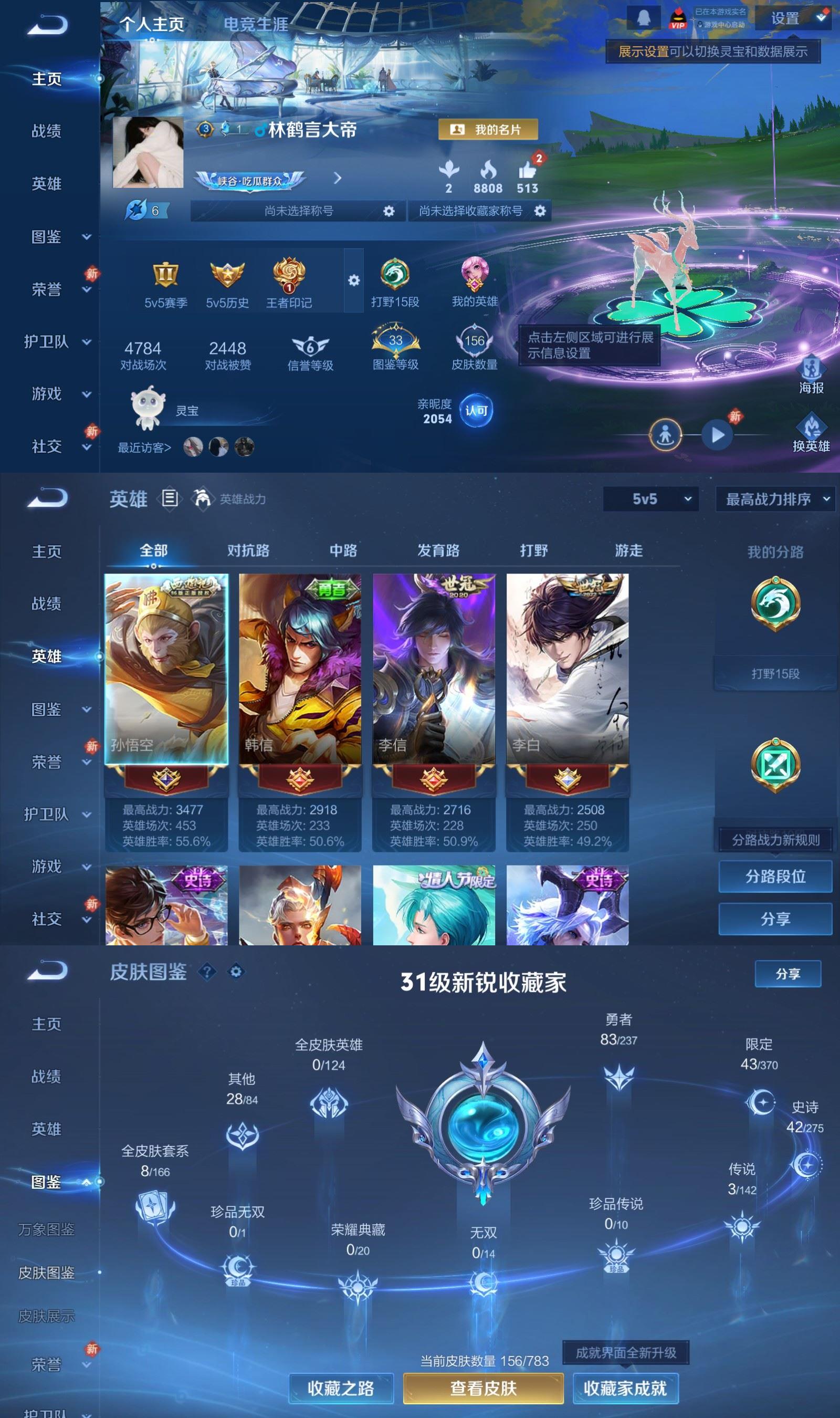
Task: Click the red VIP icon in top bar
Action: click(x=679, y=17)
